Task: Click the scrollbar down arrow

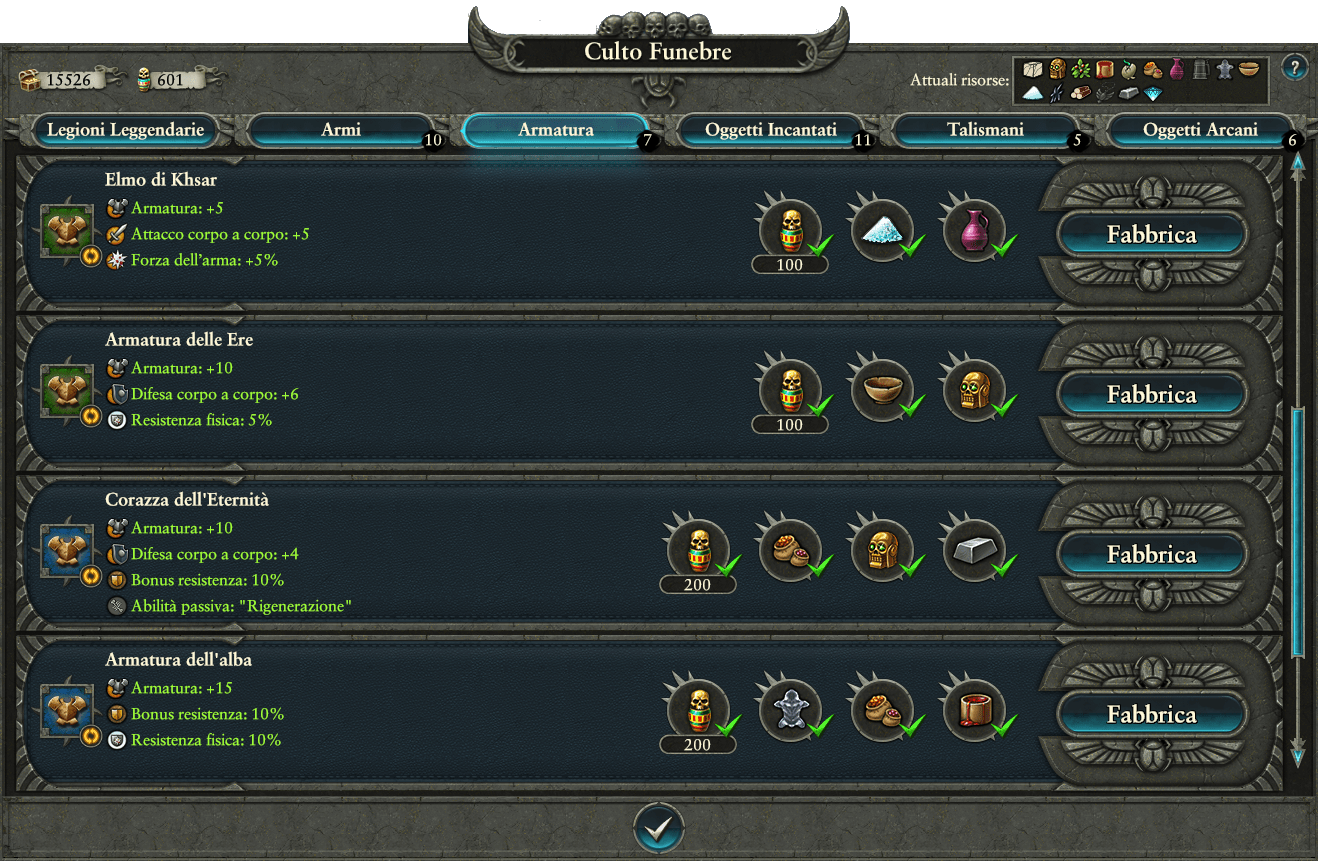Action: (1298, 757)
